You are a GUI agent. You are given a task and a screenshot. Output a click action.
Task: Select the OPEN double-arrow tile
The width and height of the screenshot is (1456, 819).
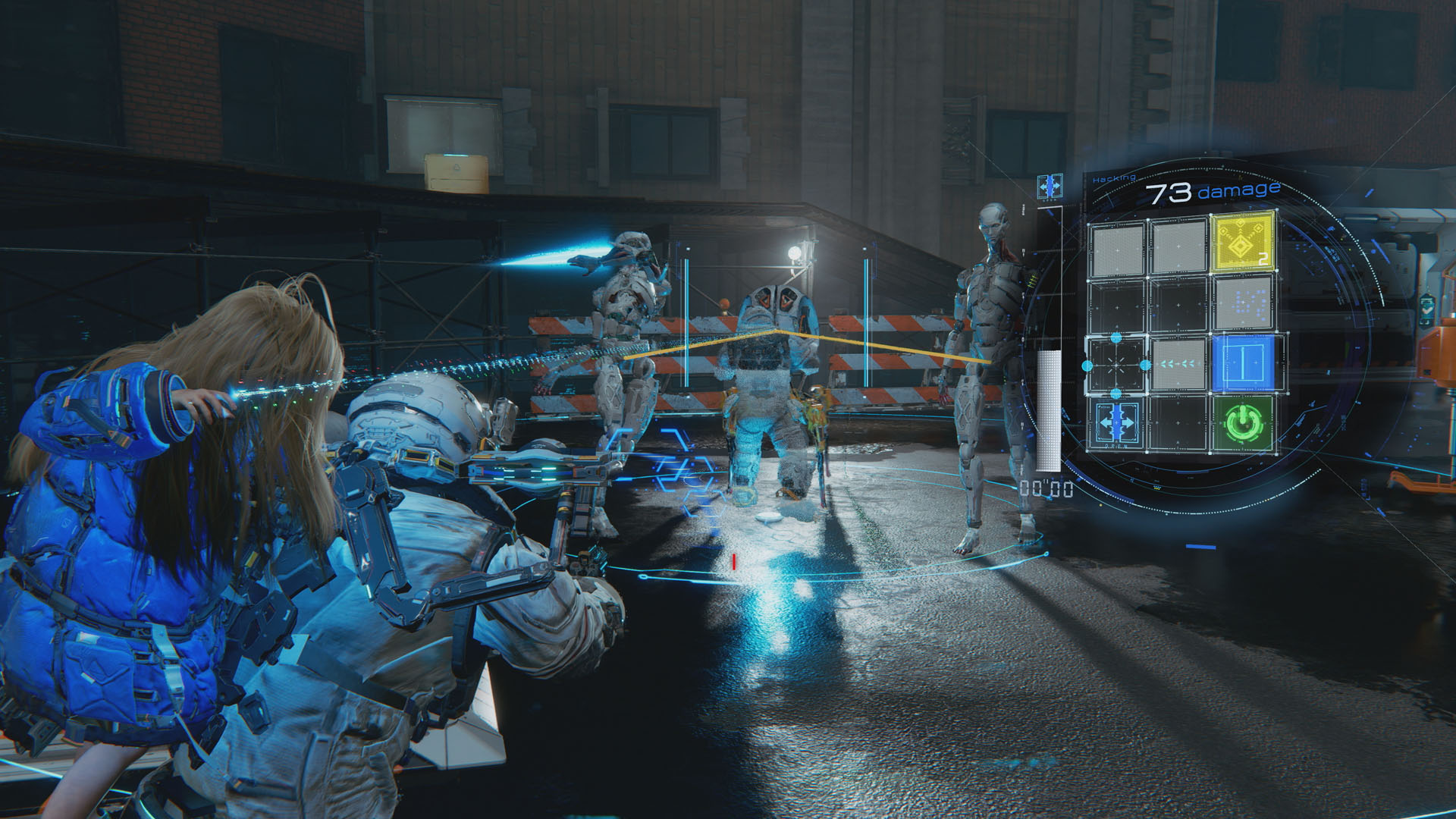pos(1116,422)
